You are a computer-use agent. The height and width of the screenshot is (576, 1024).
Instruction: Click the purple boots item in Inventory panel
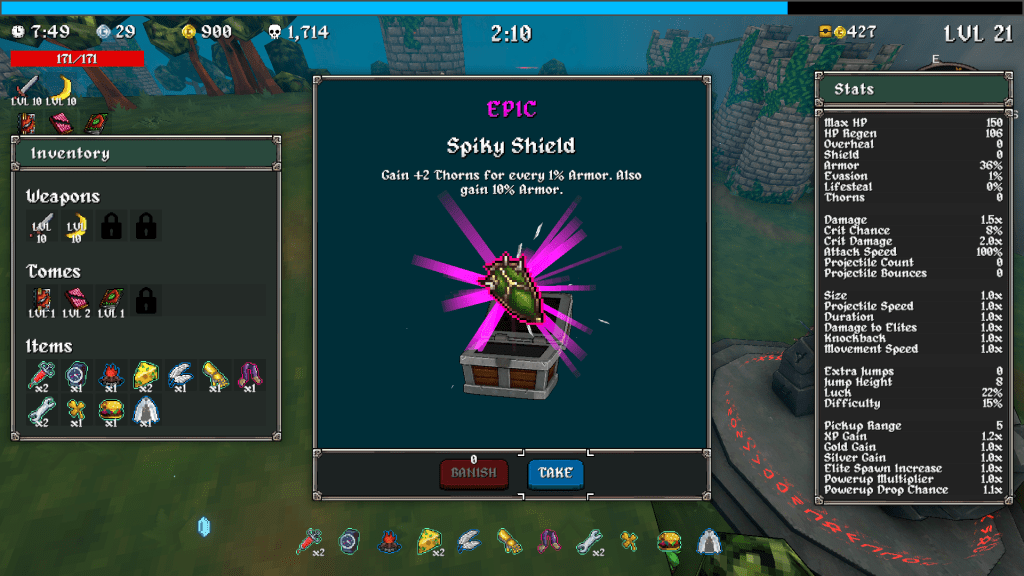[x=250, y=375]
